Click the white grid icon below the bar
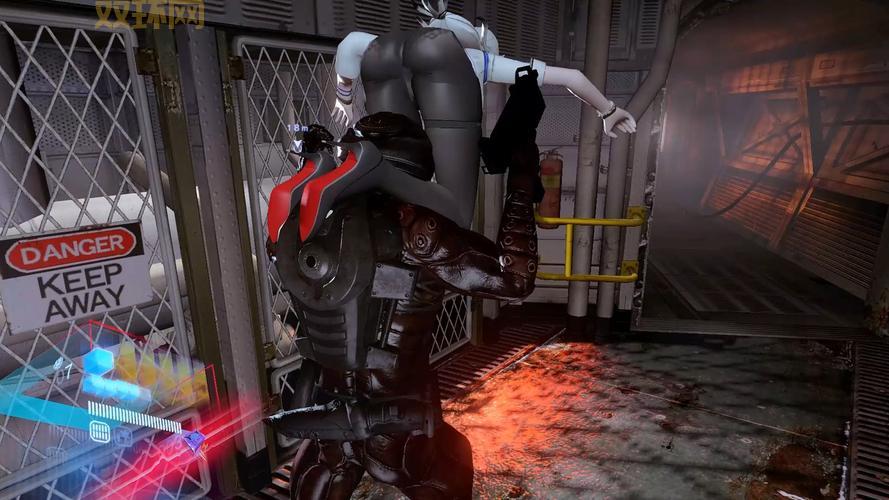The height and width of the screenshot is (500, 889). (x=100, y=431)
